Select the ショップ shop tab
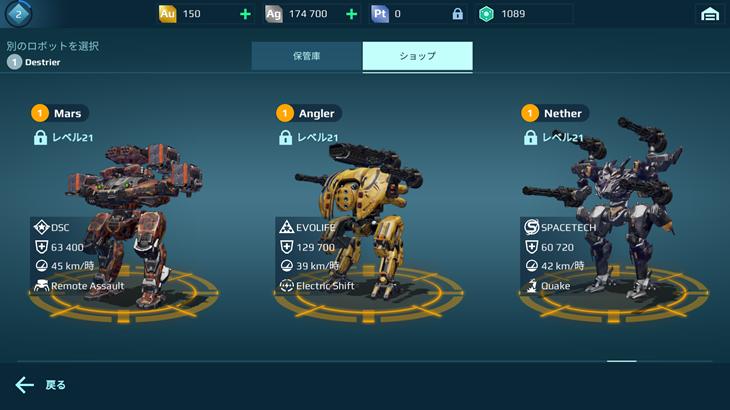Image resolution: width=730 pixels, height=410 pixels. point(417,56)
